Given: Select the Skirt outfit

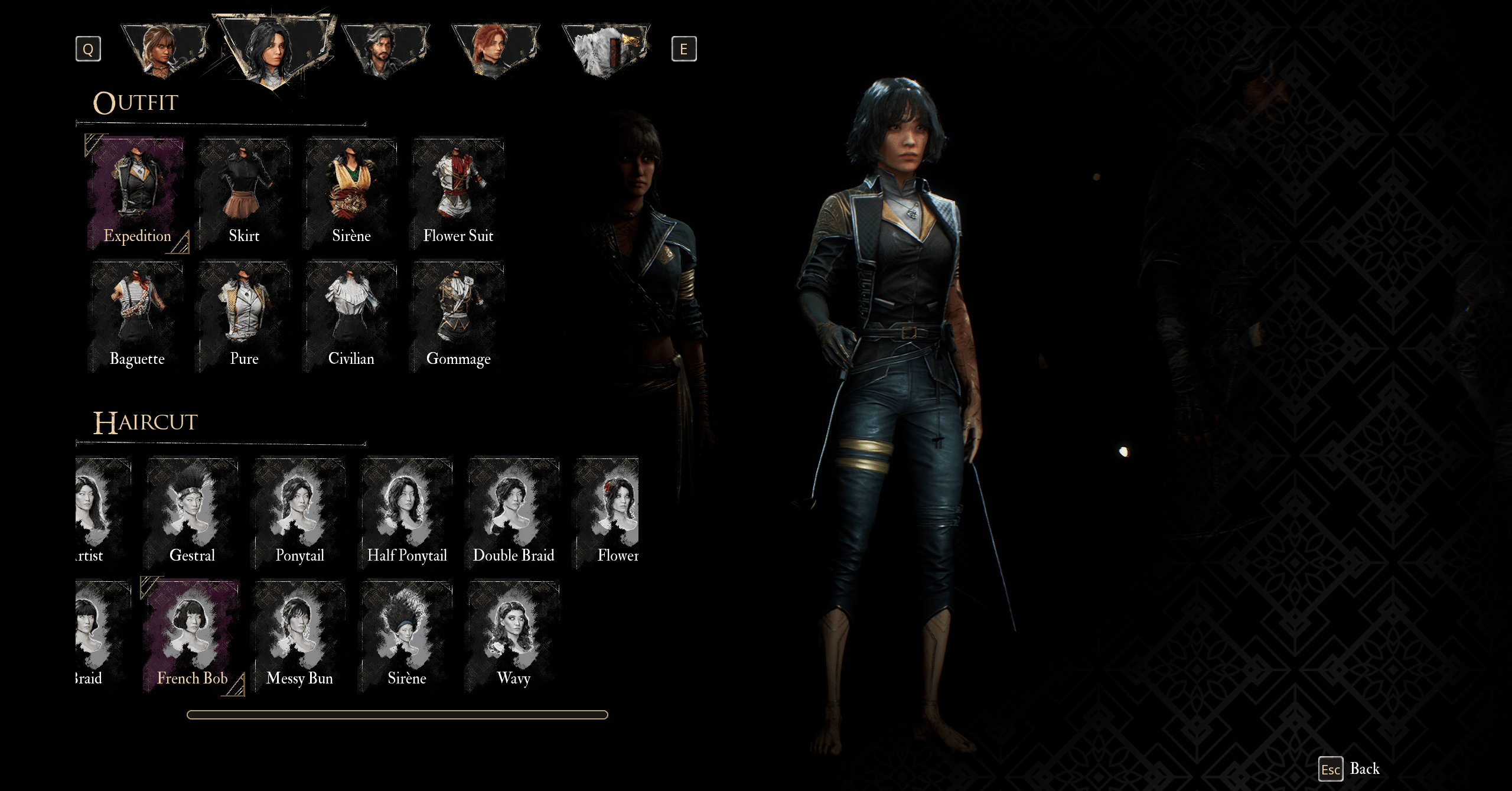Looking at the screenshot, I should tap(244, 194).
